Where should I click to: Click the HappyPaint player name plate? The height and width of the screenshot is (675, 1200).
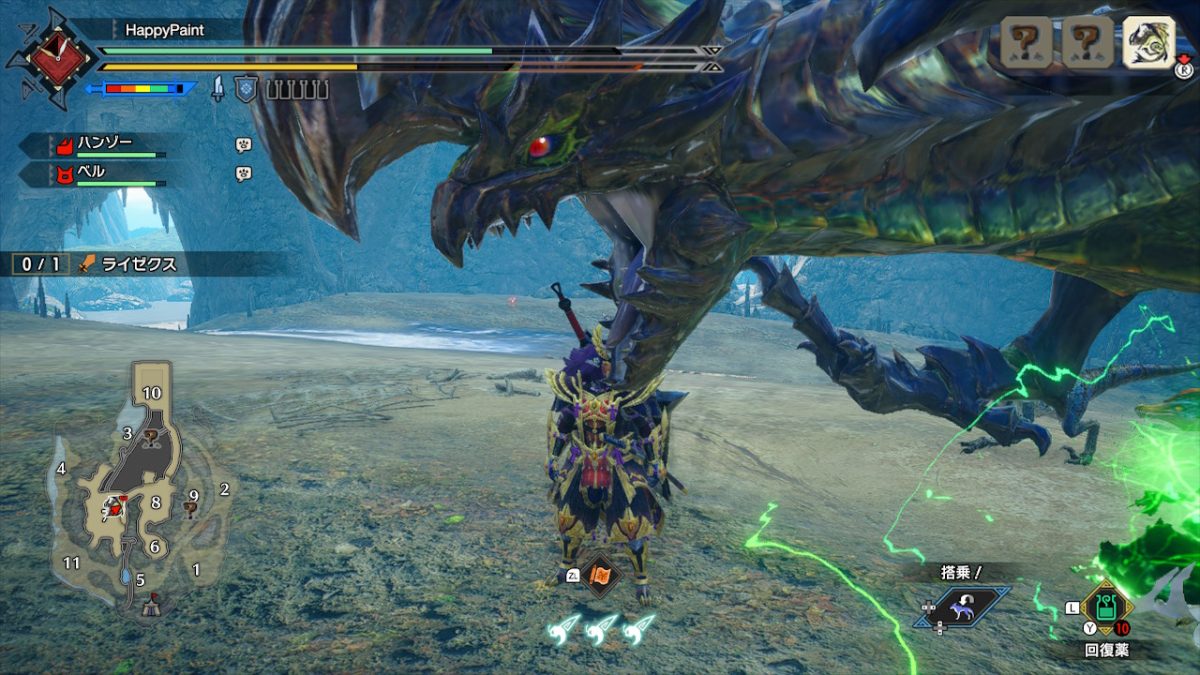[164, 30]
